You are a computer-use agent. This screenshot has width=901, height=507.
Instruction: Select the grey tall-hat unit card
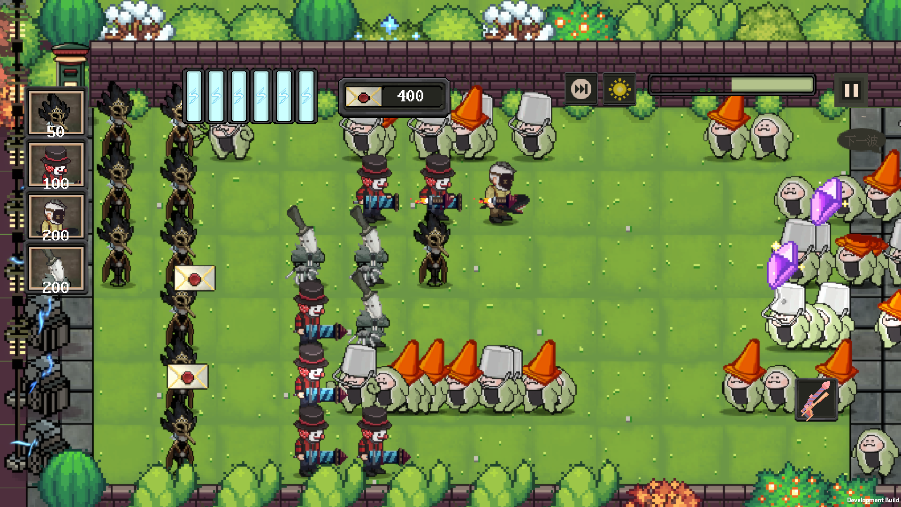[x=56, y=269]
